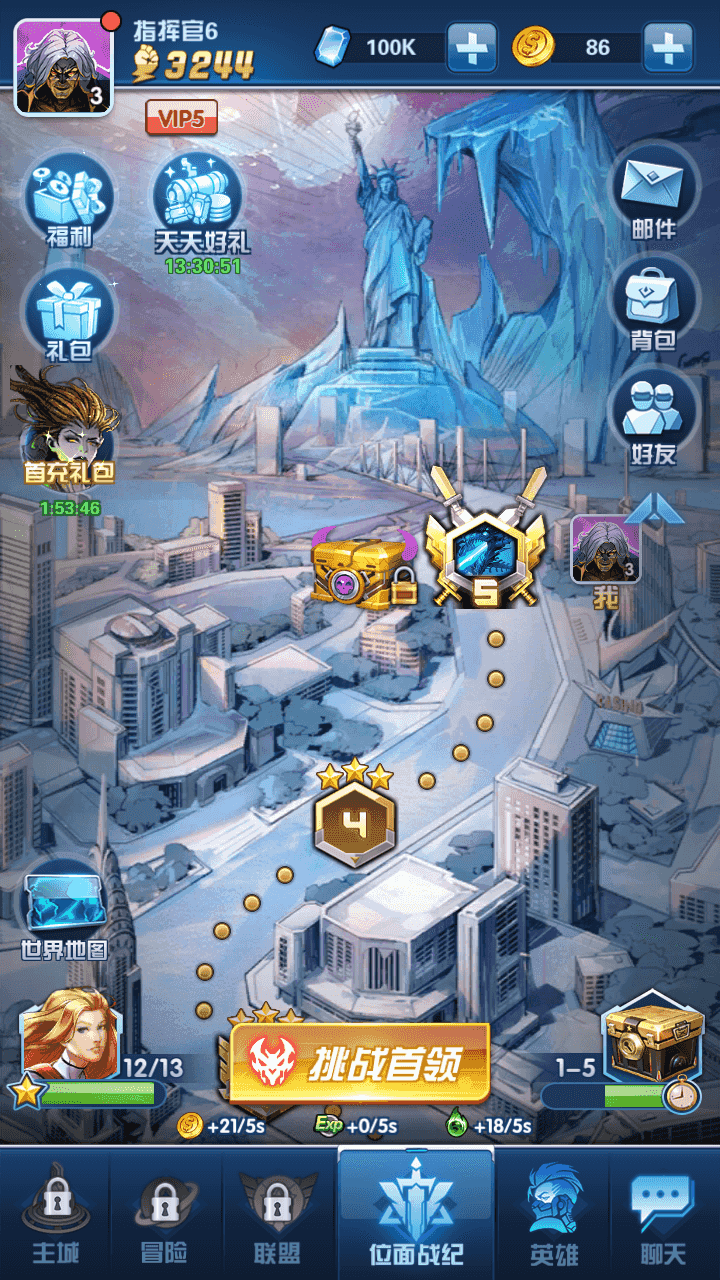Open the 背包 backpack

tap(653, 305)
